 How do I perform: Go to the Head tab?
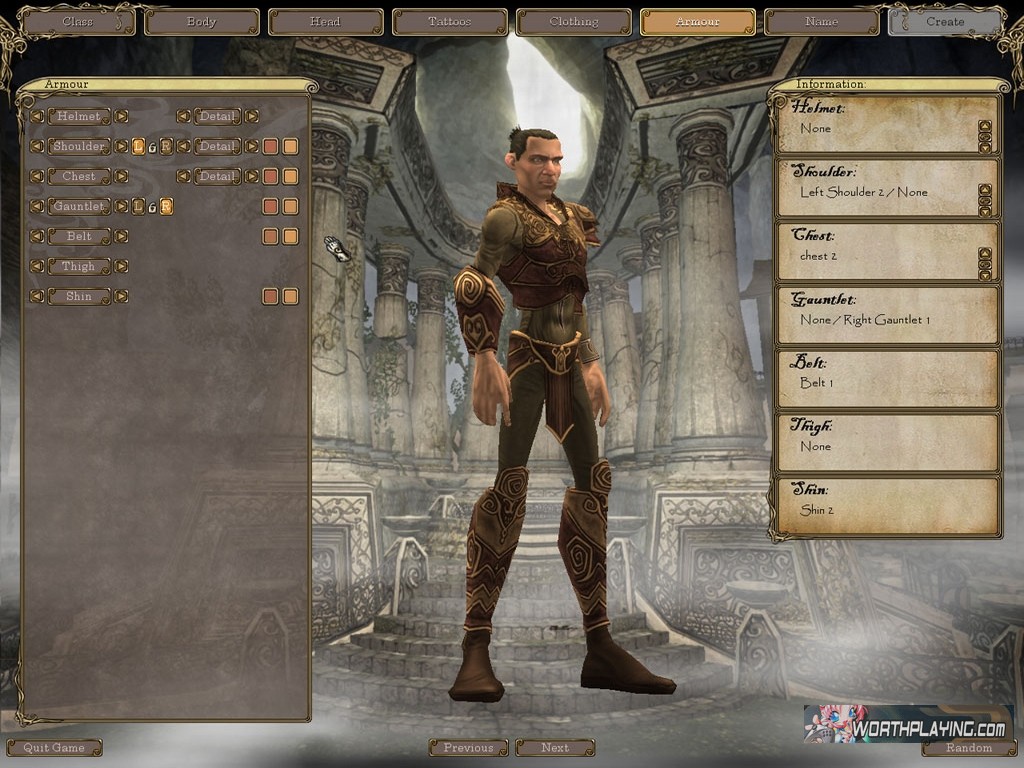pyautogui.click(x=325, y=21)
